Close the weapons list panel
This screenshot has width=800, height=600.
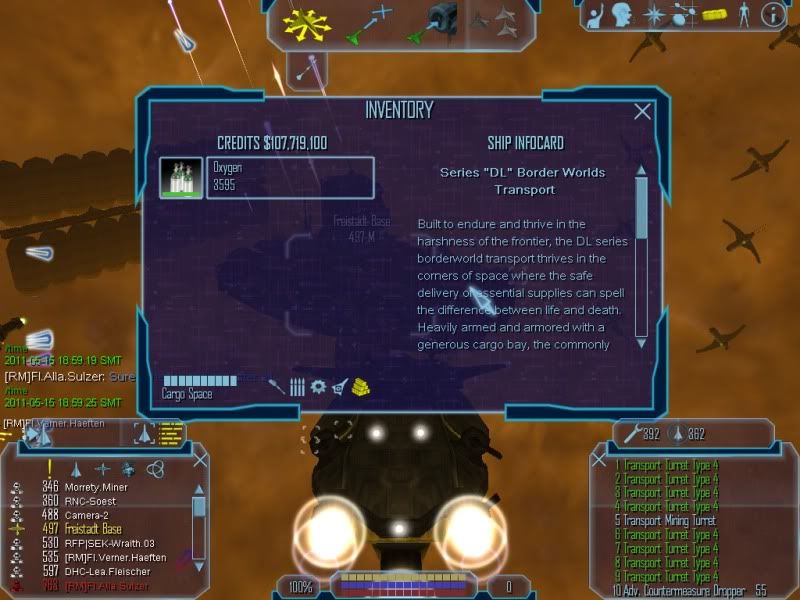pyautogui.click(x=599, y=460)
